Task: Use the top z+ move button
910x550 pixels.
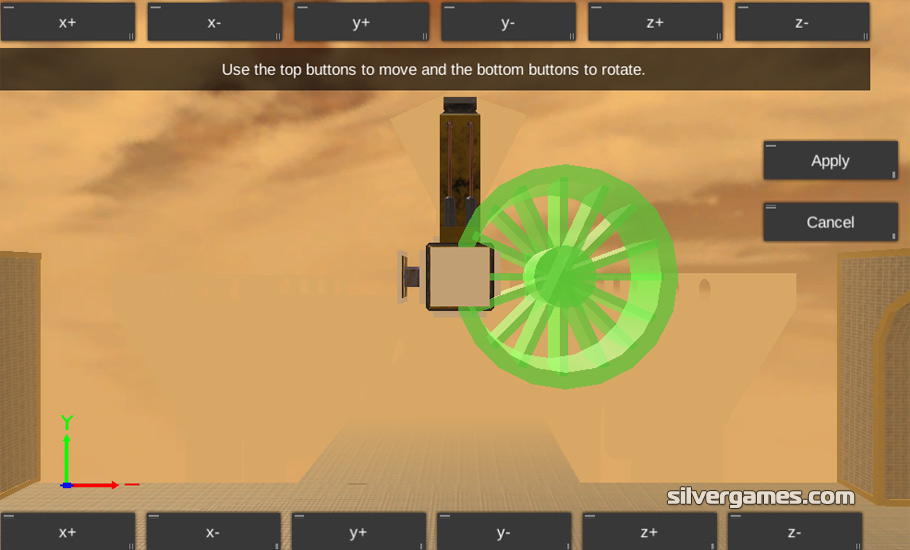Action: (655, 22)
